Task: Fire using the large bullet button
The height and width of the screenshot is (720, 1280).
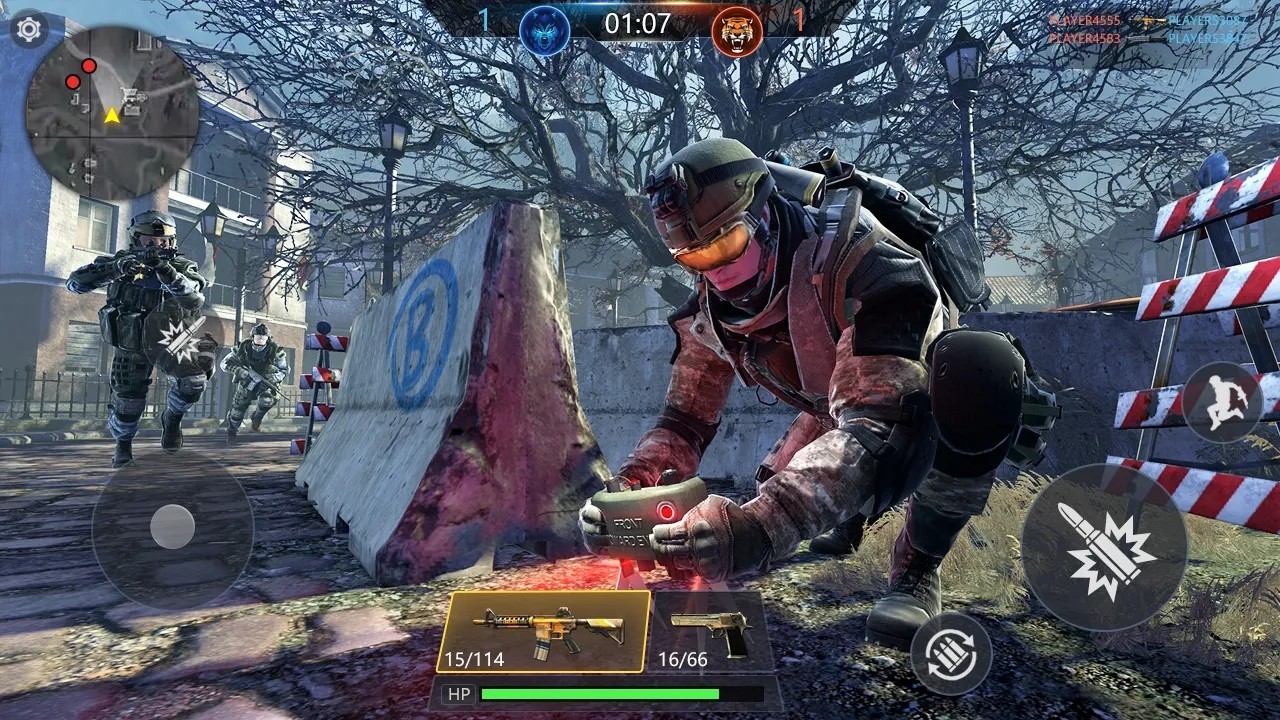Action: point(1104,547)
